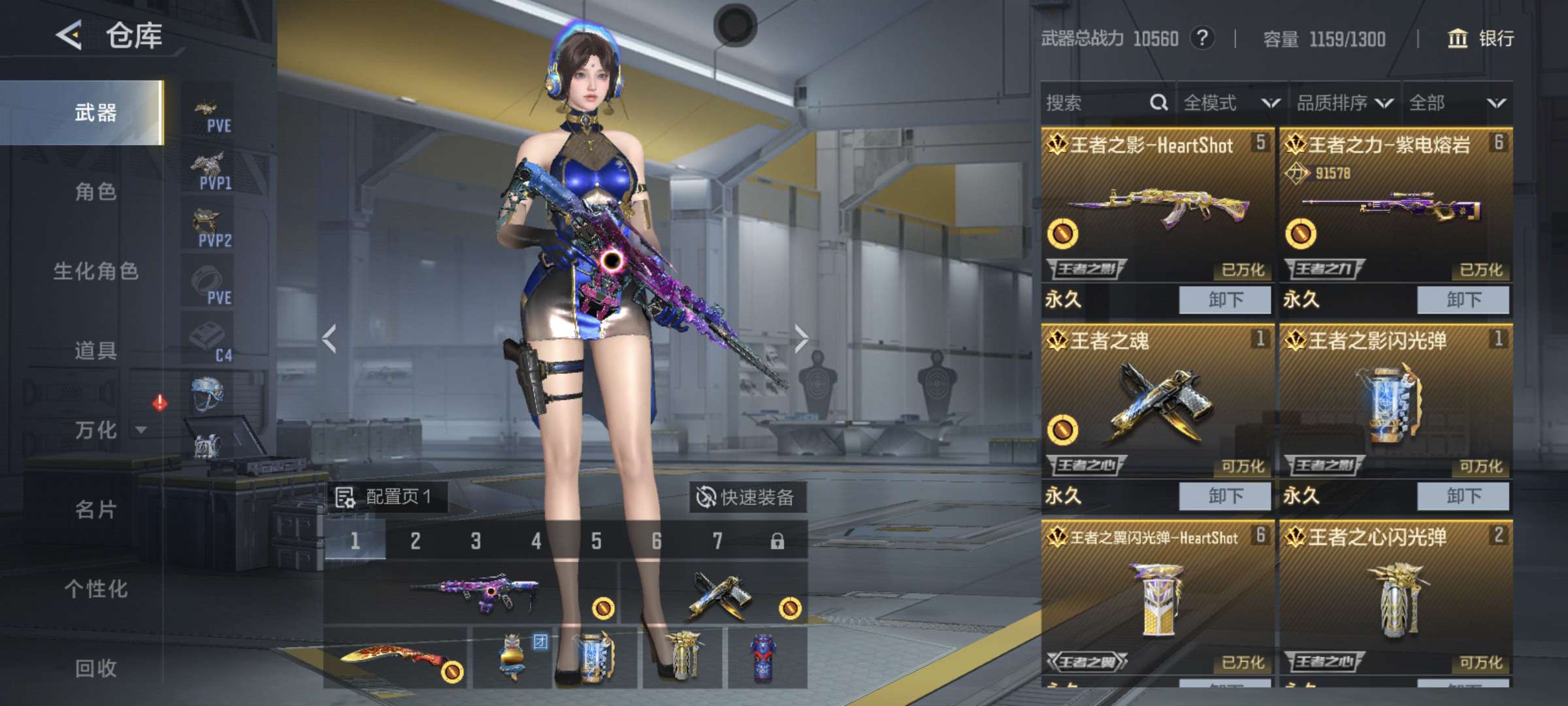Open the 银行 bank
Viewport: 1568px width, 706px height.
tap(1480, 39)
